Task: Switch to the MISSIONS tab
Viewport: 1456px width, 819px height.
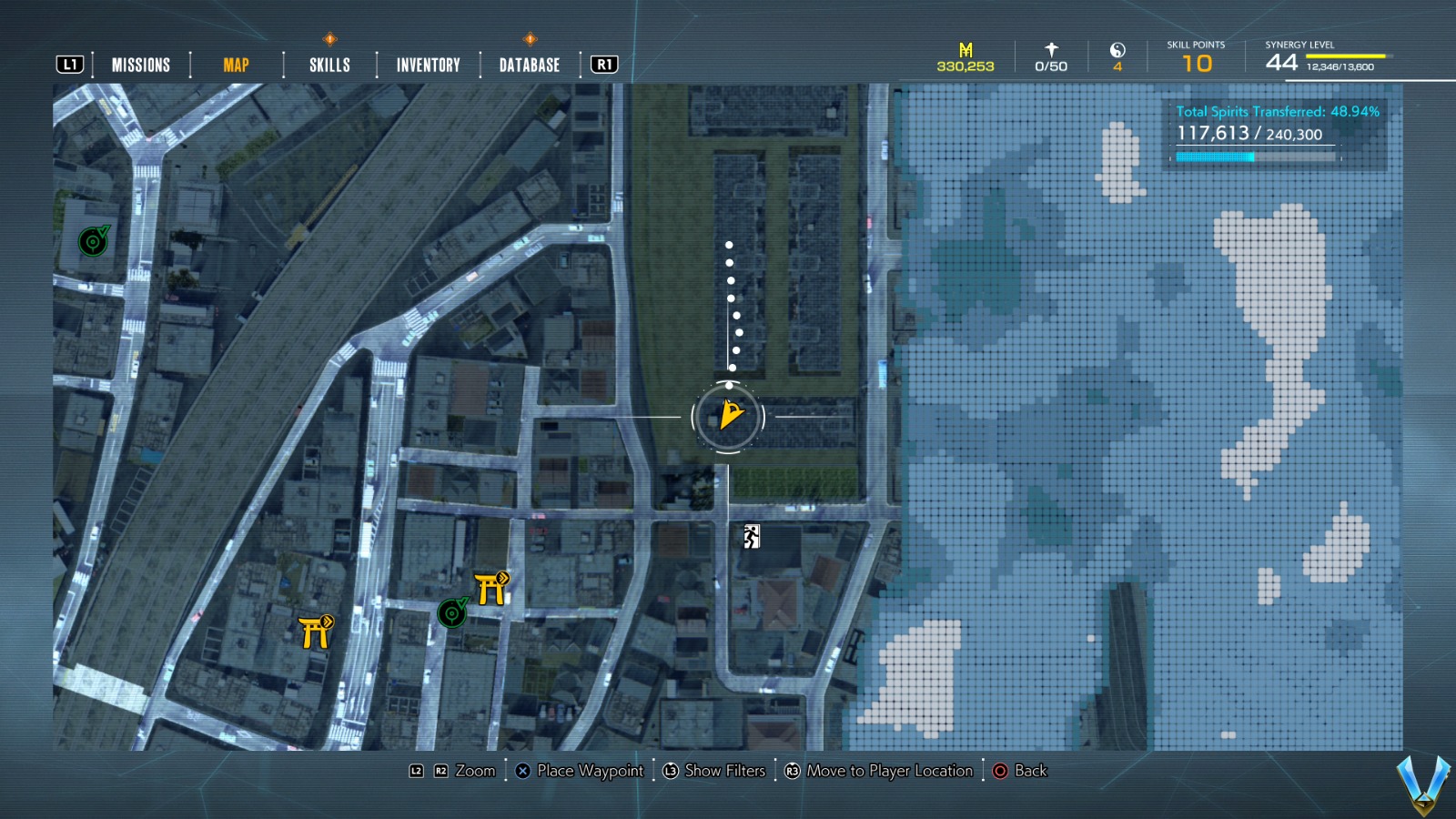Action: [x=140, y=64]
